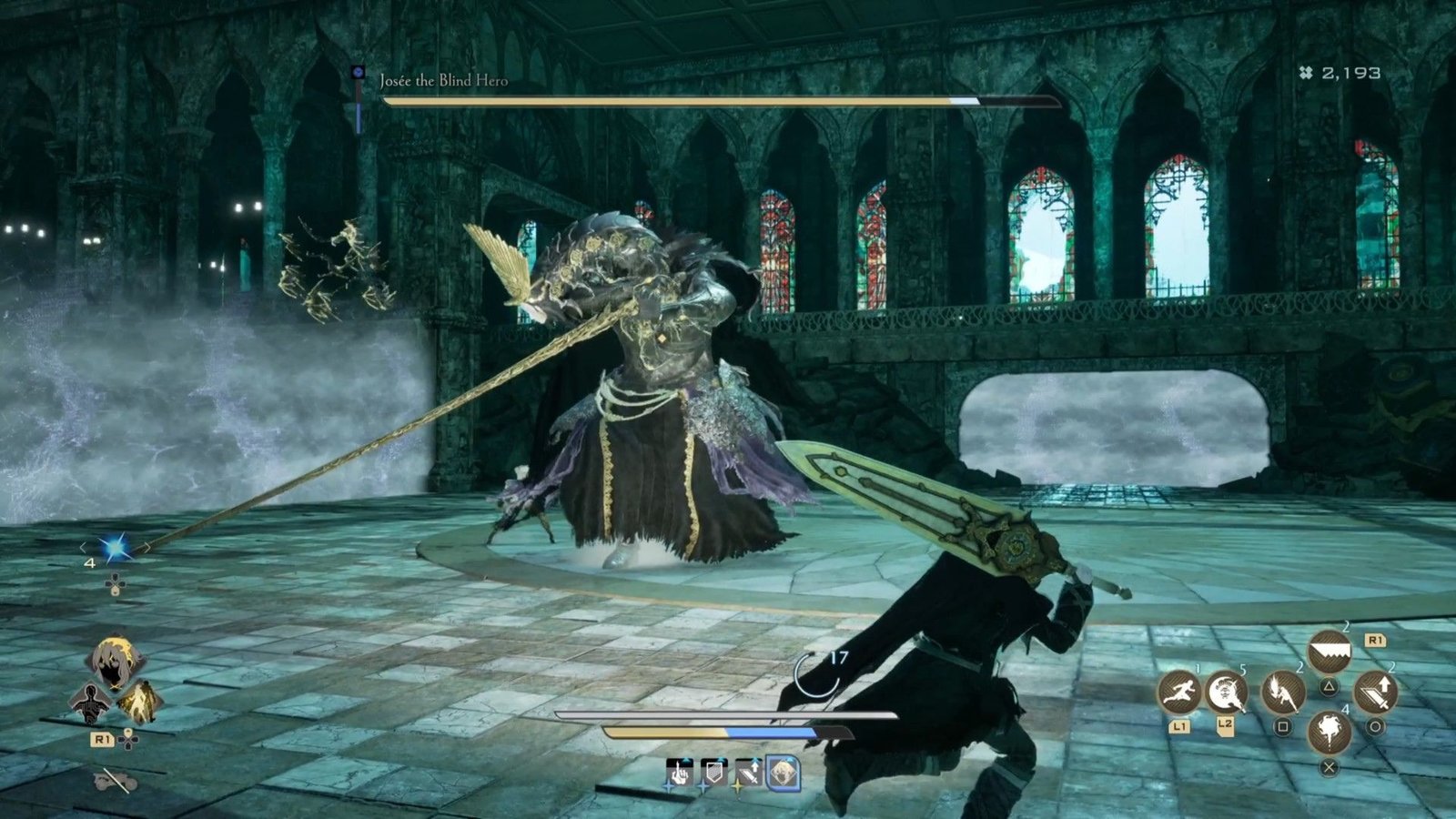1456x819 pixels.
Task: Select the lunging attack icon above Square
Action: pyautogui.click(x=1282, y=693)
